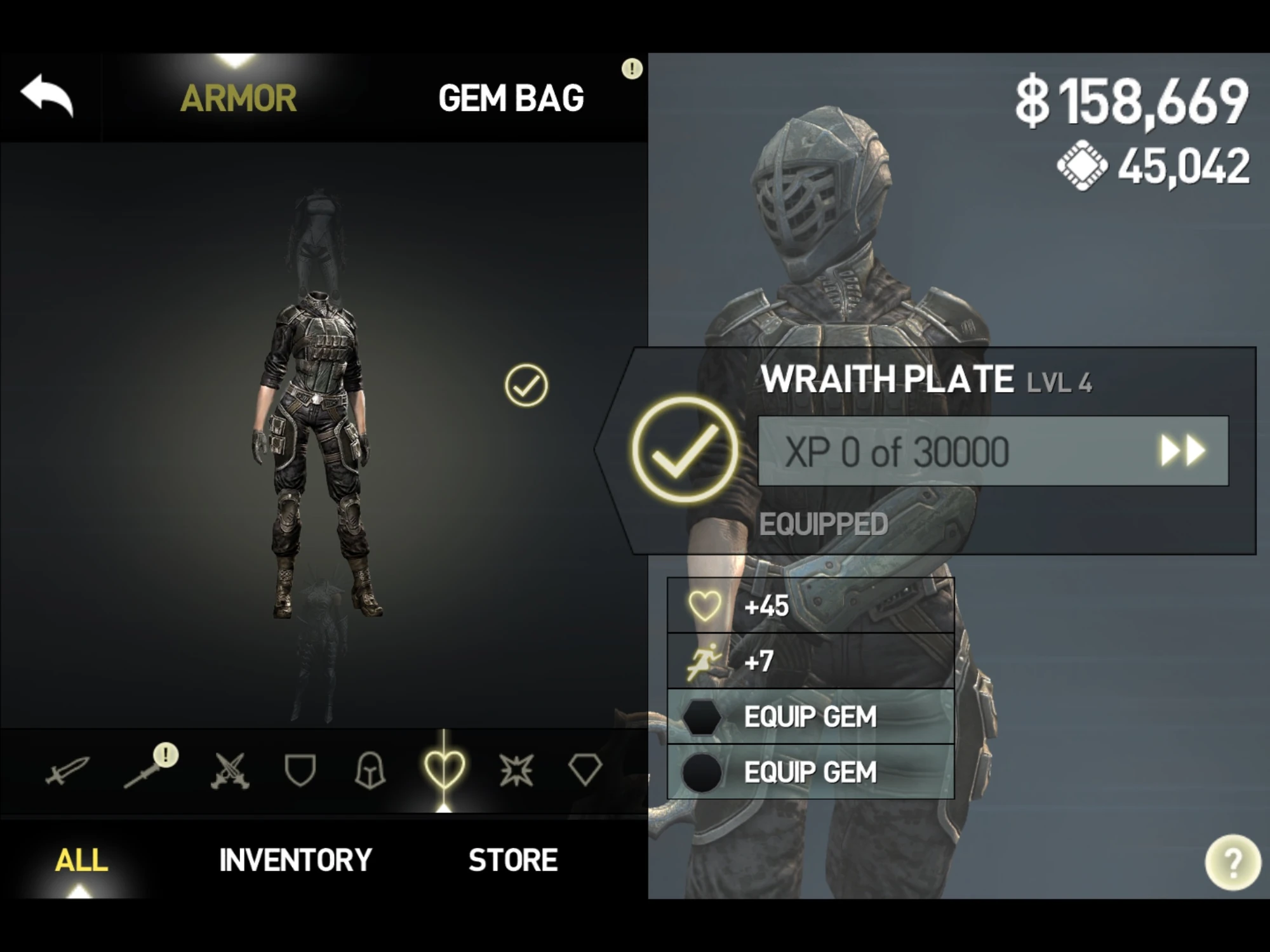Viewport: 1270px width, 952px height.
Task: Tap the alert indicator near Gem Bag
Action: 631,69
